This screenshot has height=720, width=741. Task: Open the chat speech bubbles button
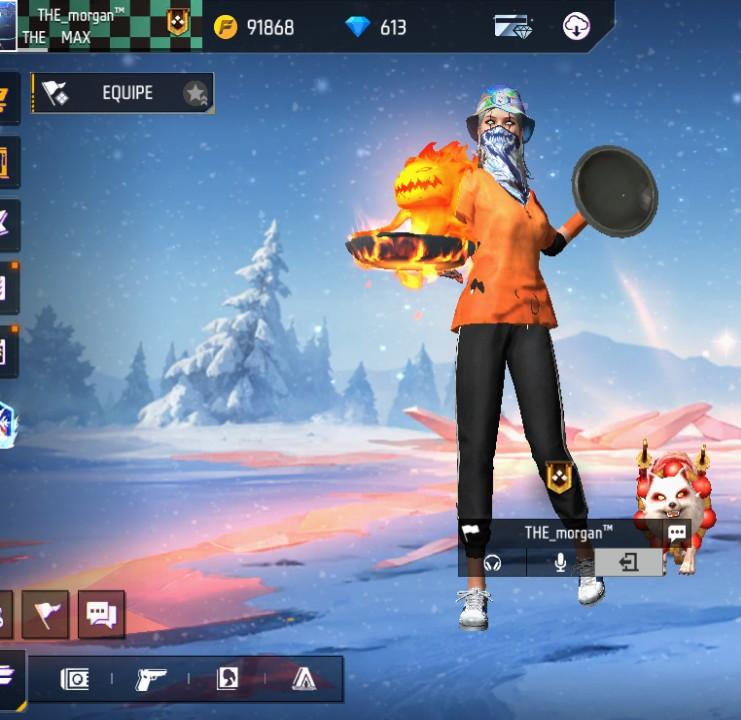tap(101, 614)
